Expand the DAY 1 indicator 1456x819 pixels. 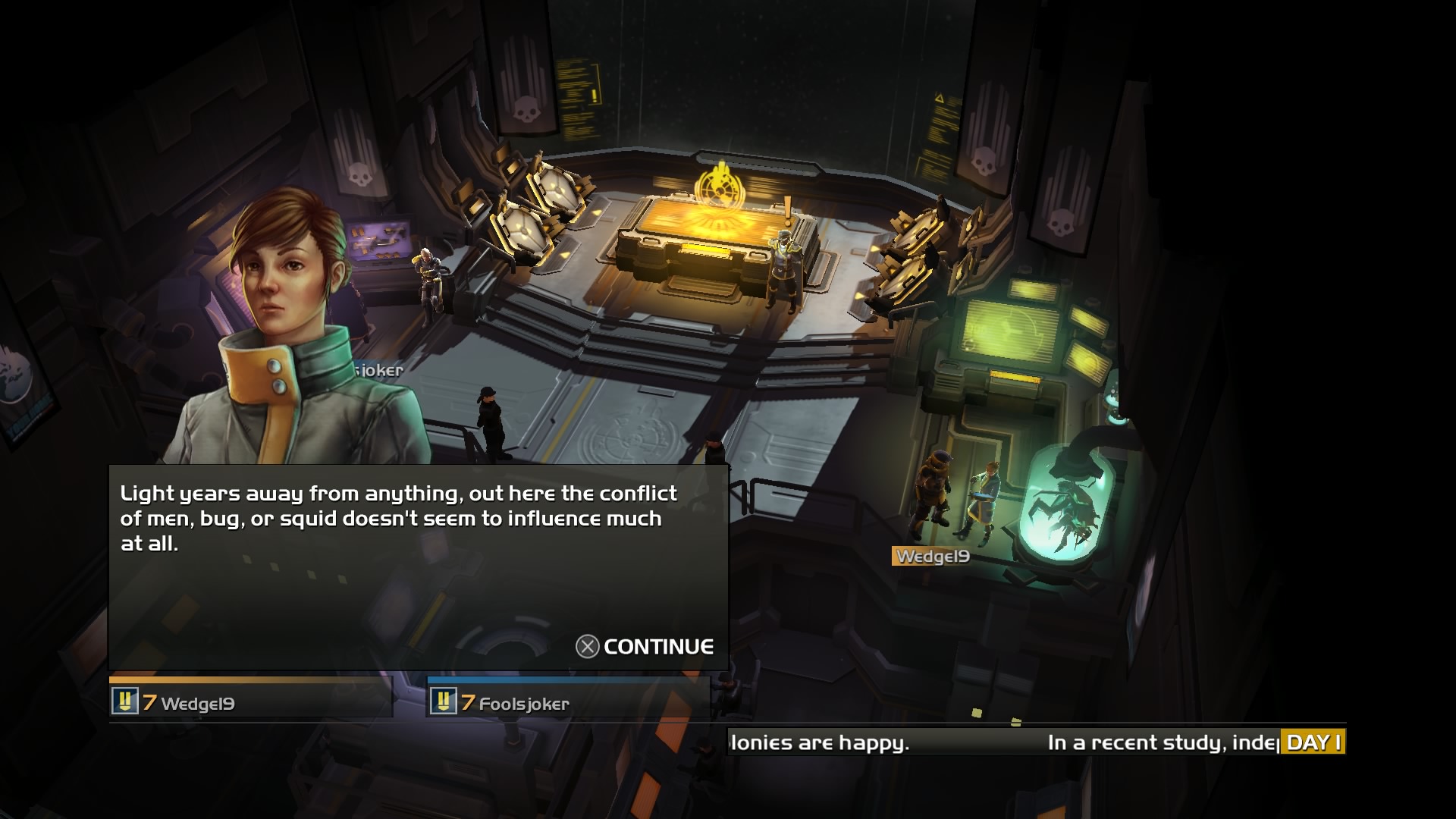point(1313,742)
